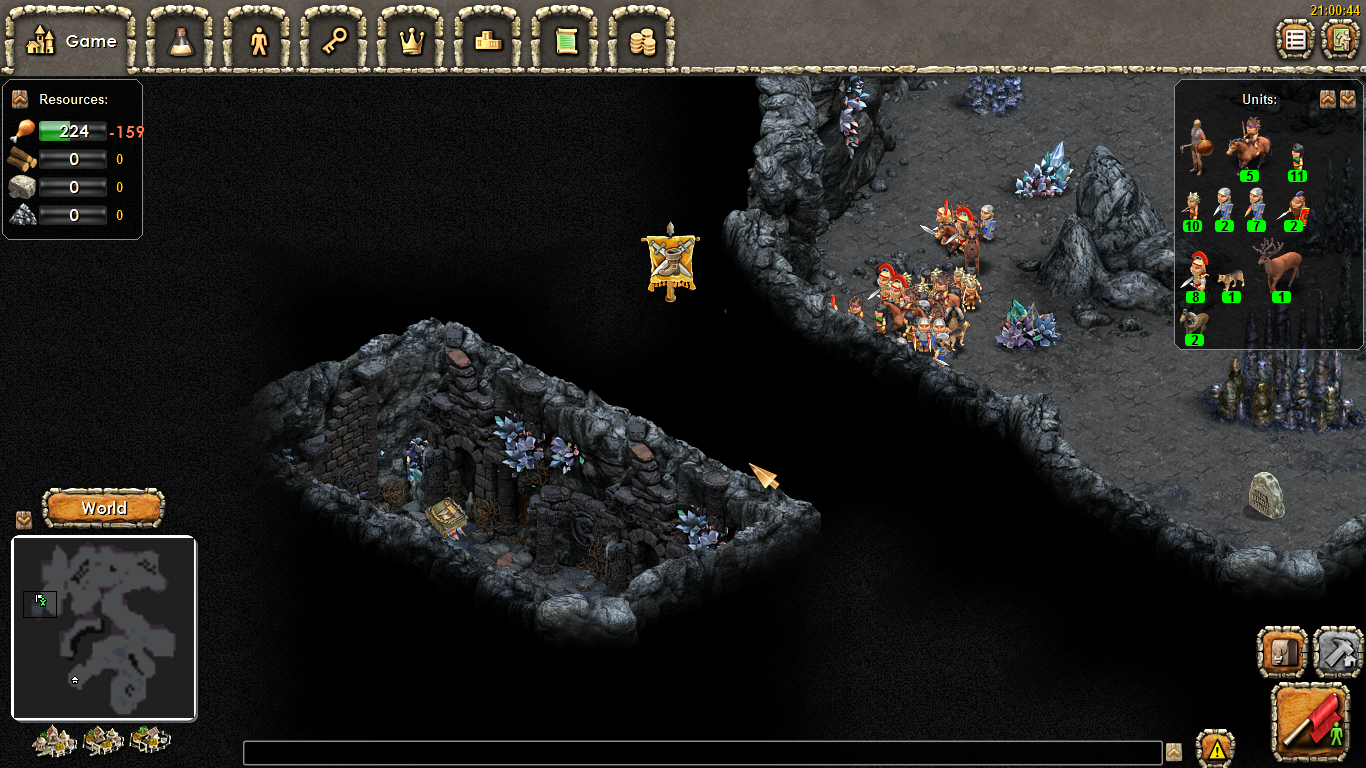Select the deer unit in Units panel
Screen dimensions: 1366x768
(1280, 268)
